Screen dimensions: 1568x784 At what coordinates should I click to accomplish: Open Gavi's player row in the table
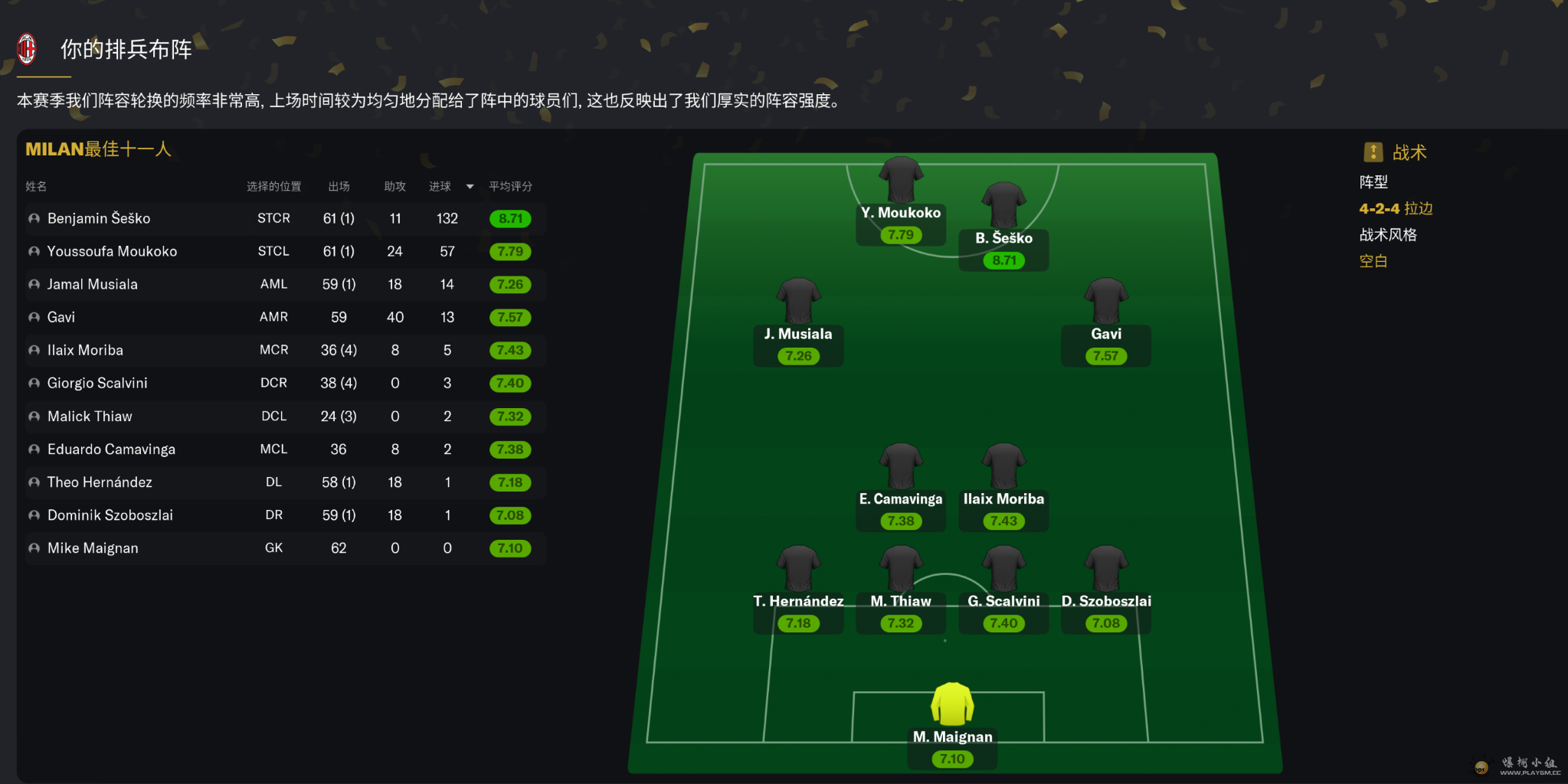[x=61, y=317]
